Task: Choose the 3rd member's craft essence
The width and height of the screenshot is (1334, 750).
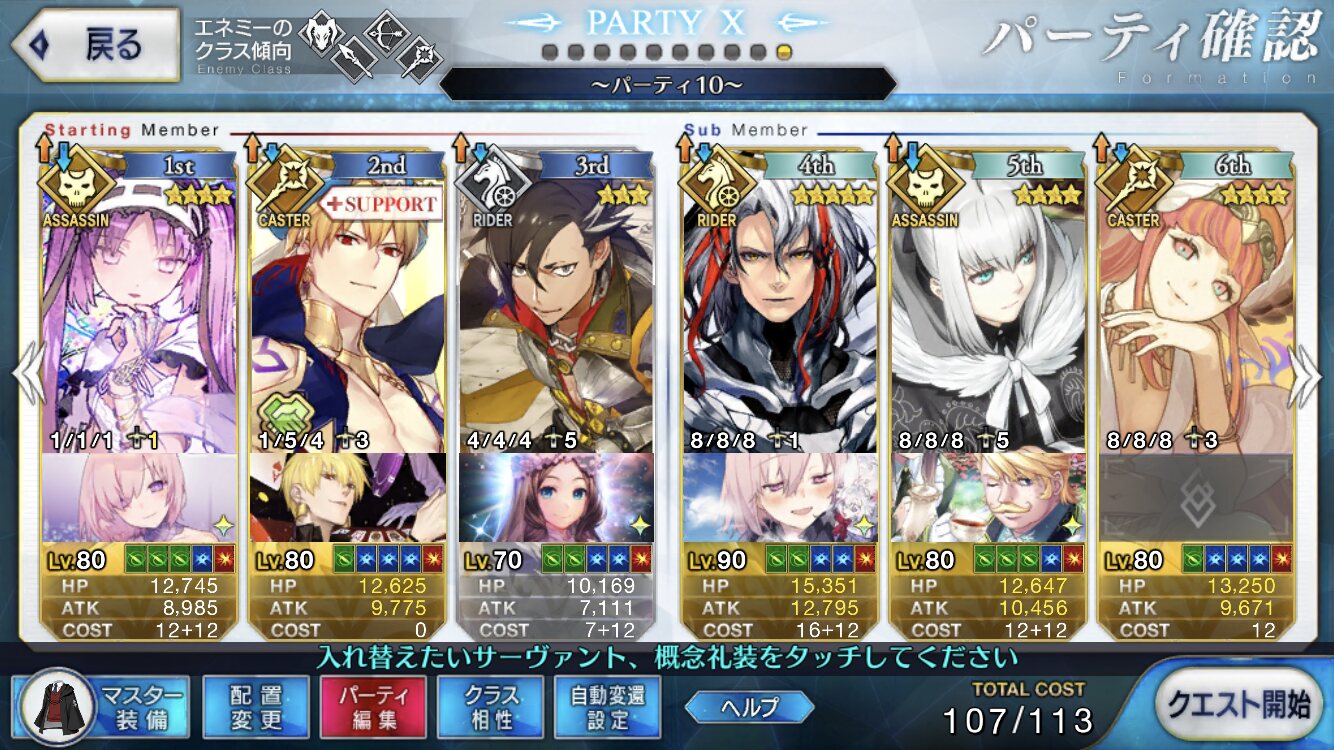Action: coord(556,498)
